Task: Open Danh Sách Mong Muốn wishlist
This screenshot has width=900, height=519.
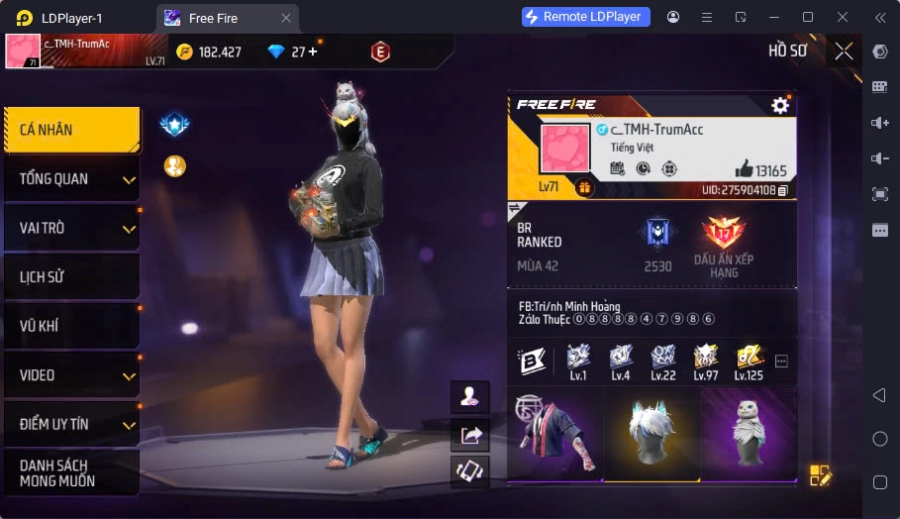Action: click(71, 473)
